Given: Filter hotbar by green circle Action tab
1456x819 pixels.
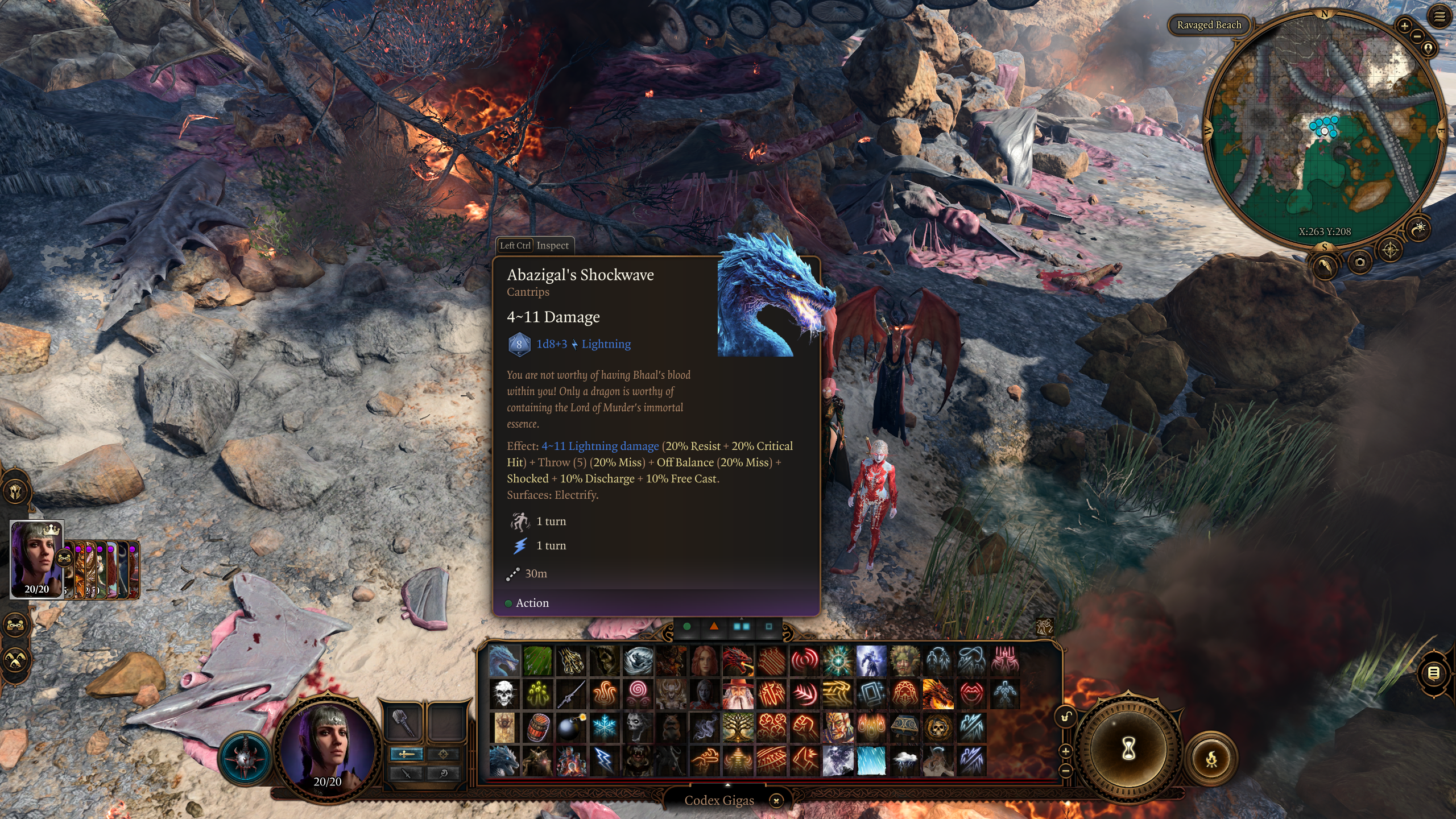Looking at the screenshot, I should [x=687, y=626].
